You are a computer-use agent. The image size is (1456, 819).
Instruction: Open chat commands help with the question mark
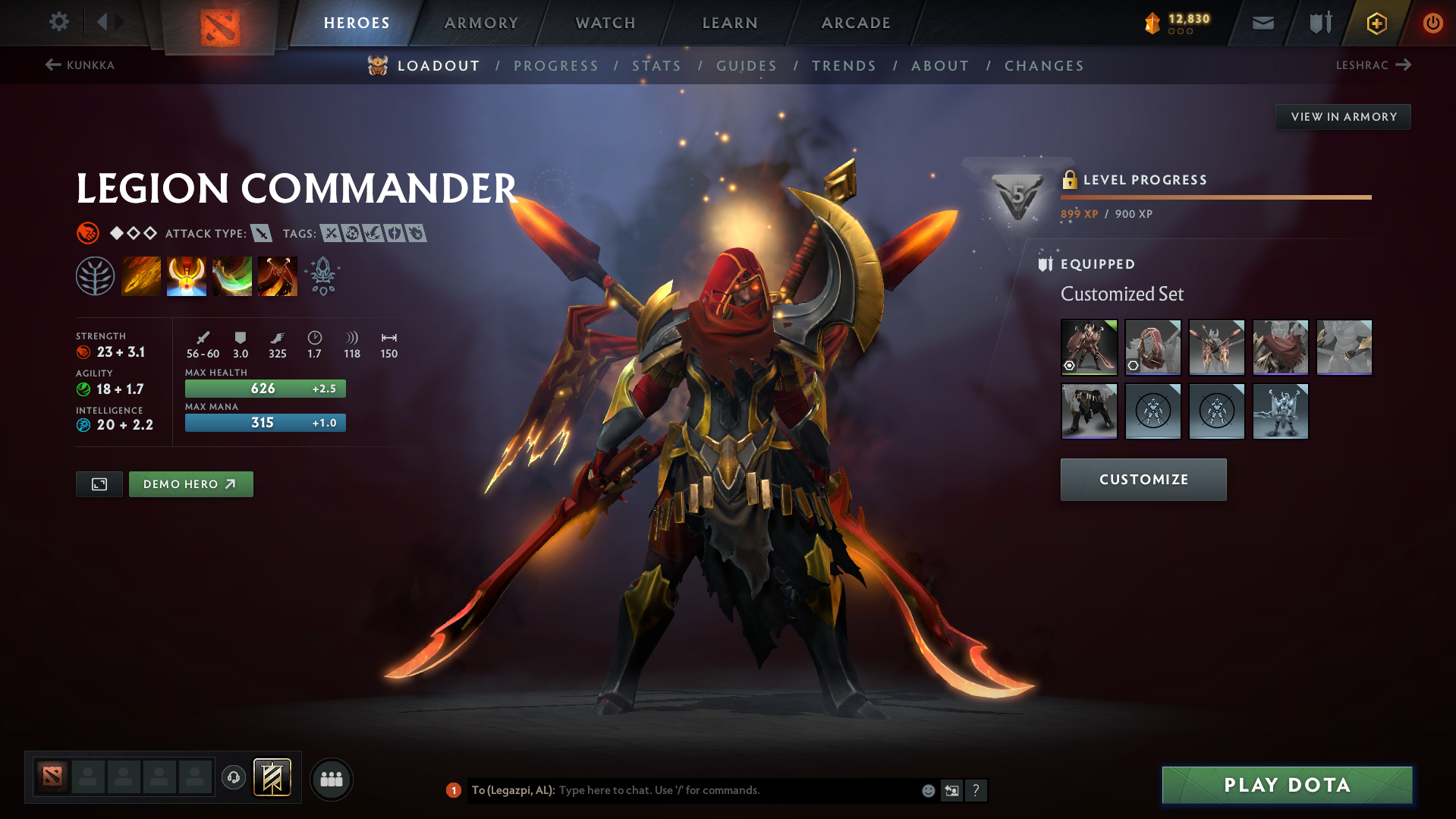click(x=977, y=790)
